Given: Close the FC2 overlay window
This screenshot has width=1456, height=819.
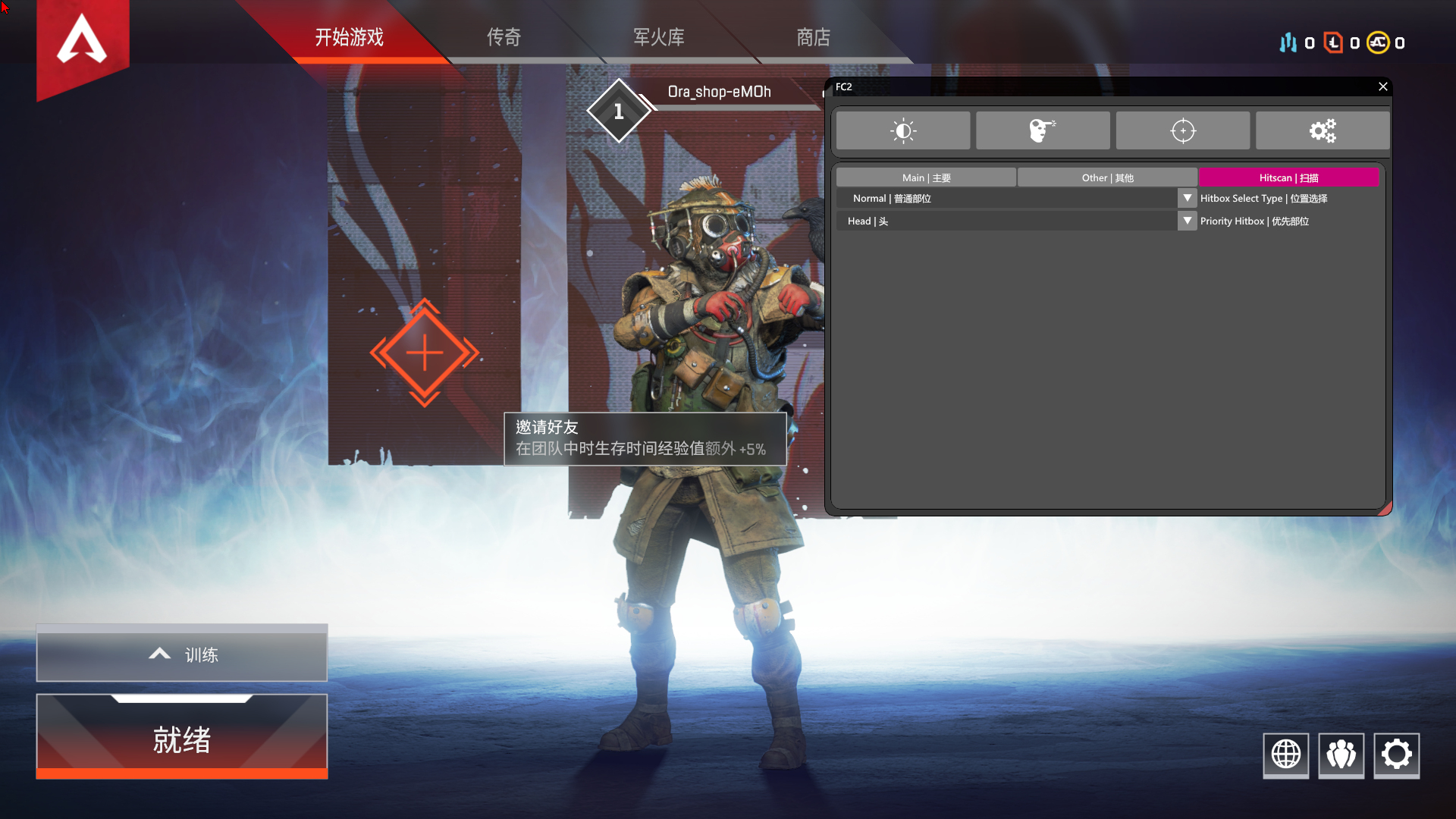Looking at the screenshot, I should tap(1382, 86).
